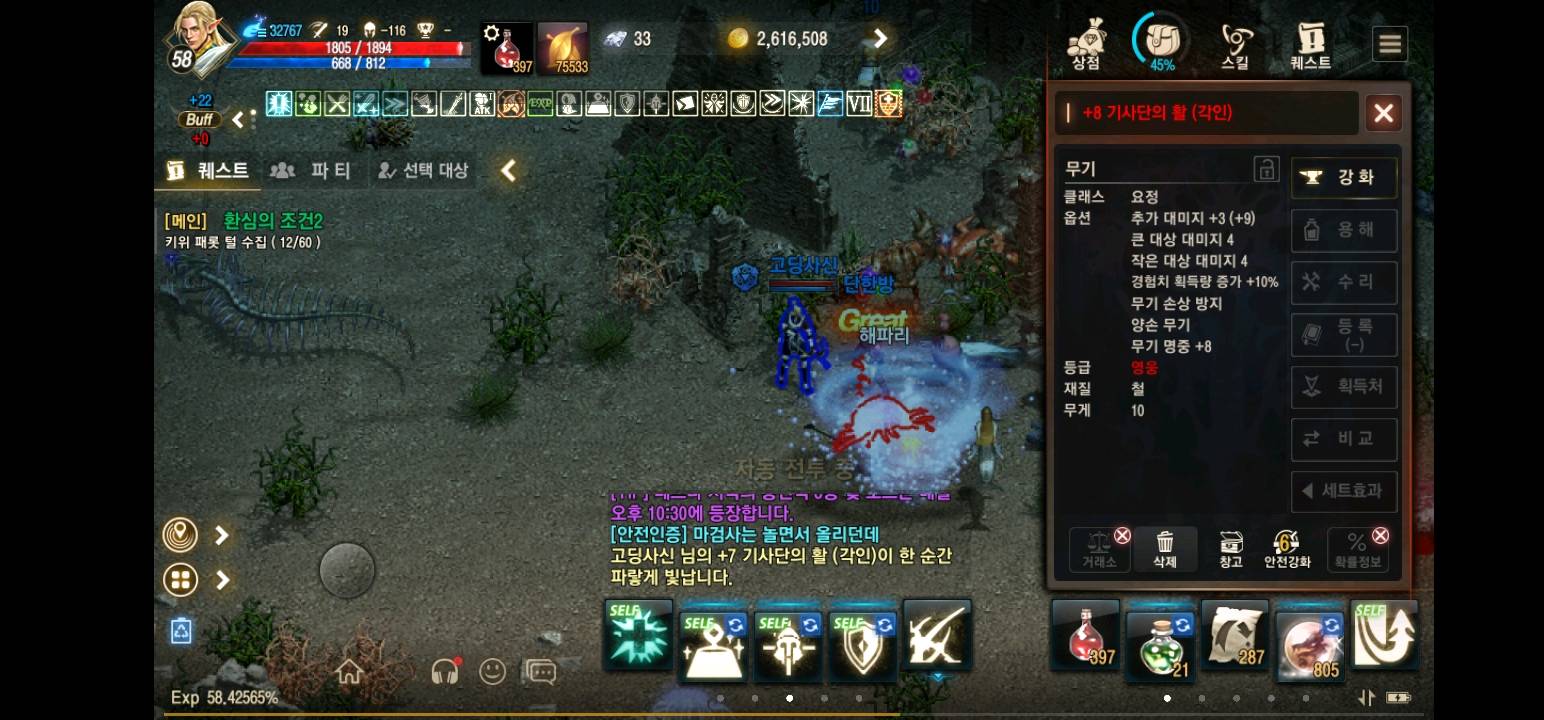The width and height of the screenshot is (1544, 720).
Task: Expand the compass widget with its right chevron
Action: point(220,535)
